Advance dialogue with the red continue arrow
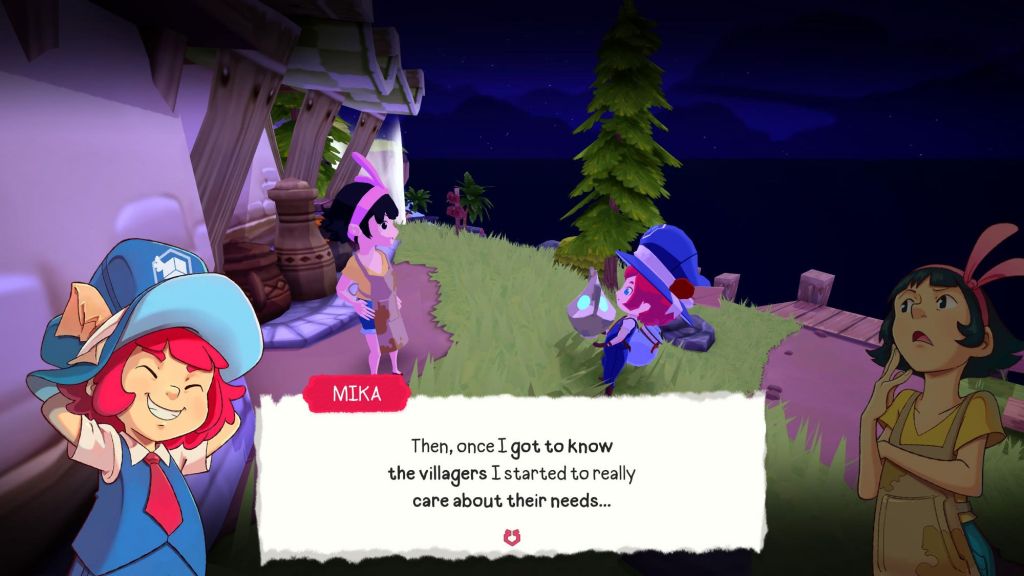 coord(512,538)
